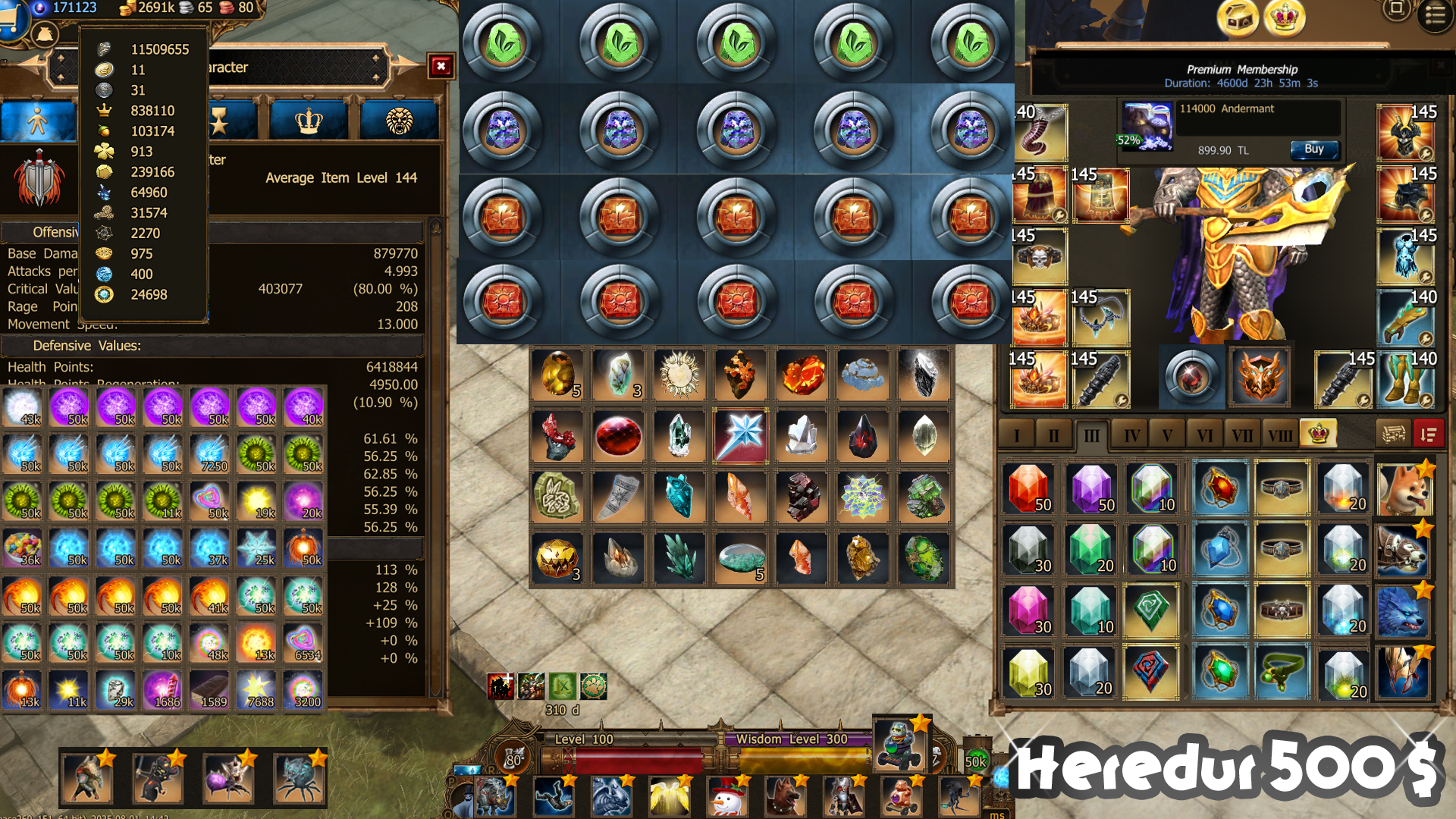Select the red gem stack of 50
Image resolution: width=1456 pixels, height=819 pixels.
[x=1029, y=489]
